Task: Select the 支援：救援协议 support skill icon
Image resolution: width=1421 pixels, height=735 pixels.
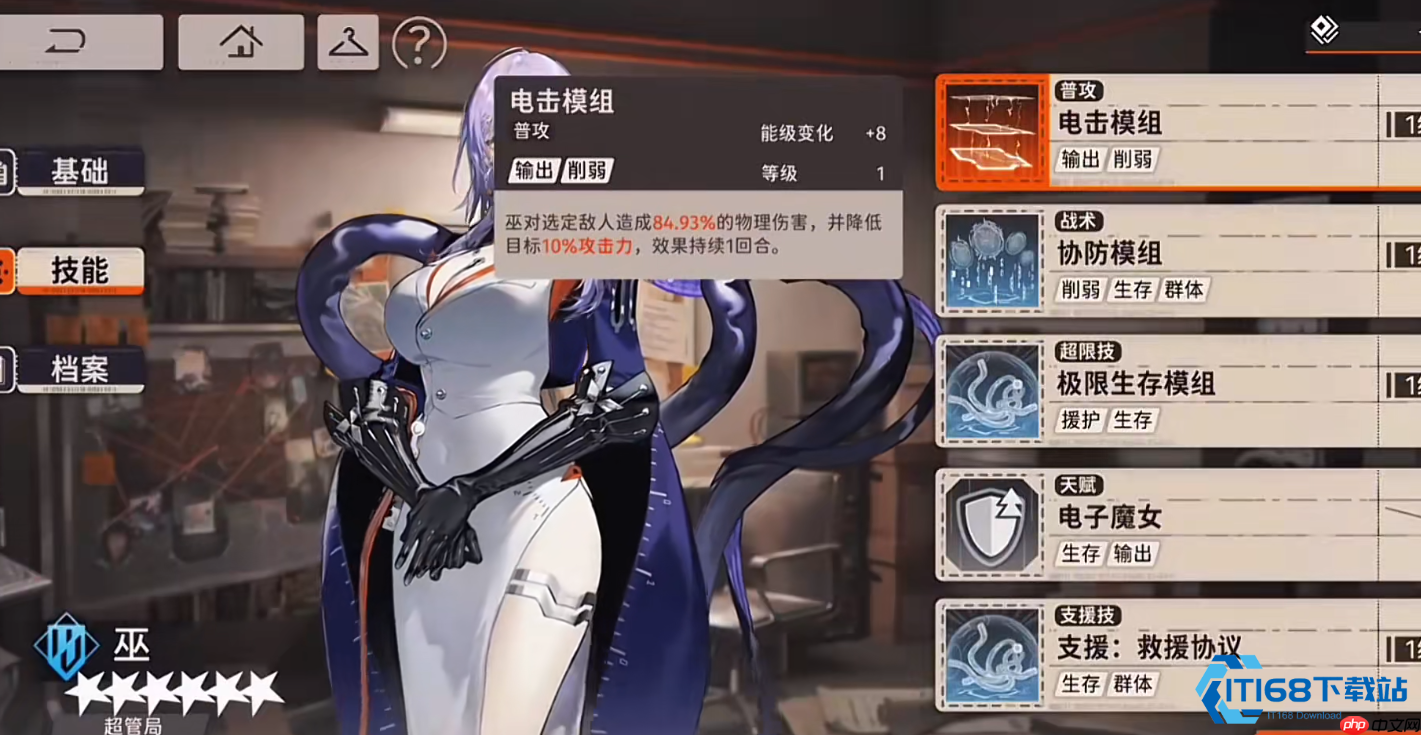Action: 991,653
